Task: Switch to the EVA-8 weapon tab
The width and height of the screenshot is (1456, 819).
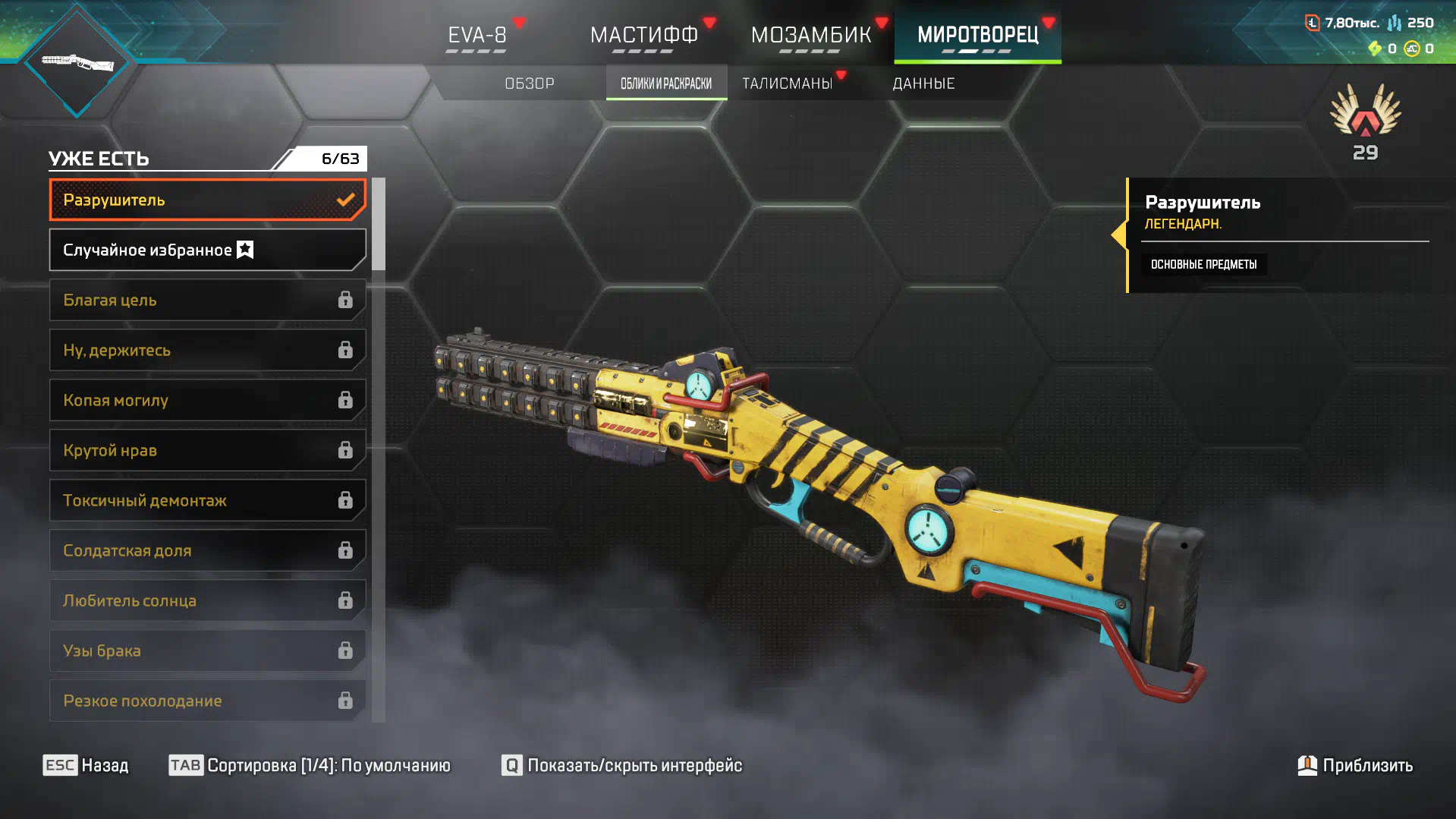Action: coord(476,35)
